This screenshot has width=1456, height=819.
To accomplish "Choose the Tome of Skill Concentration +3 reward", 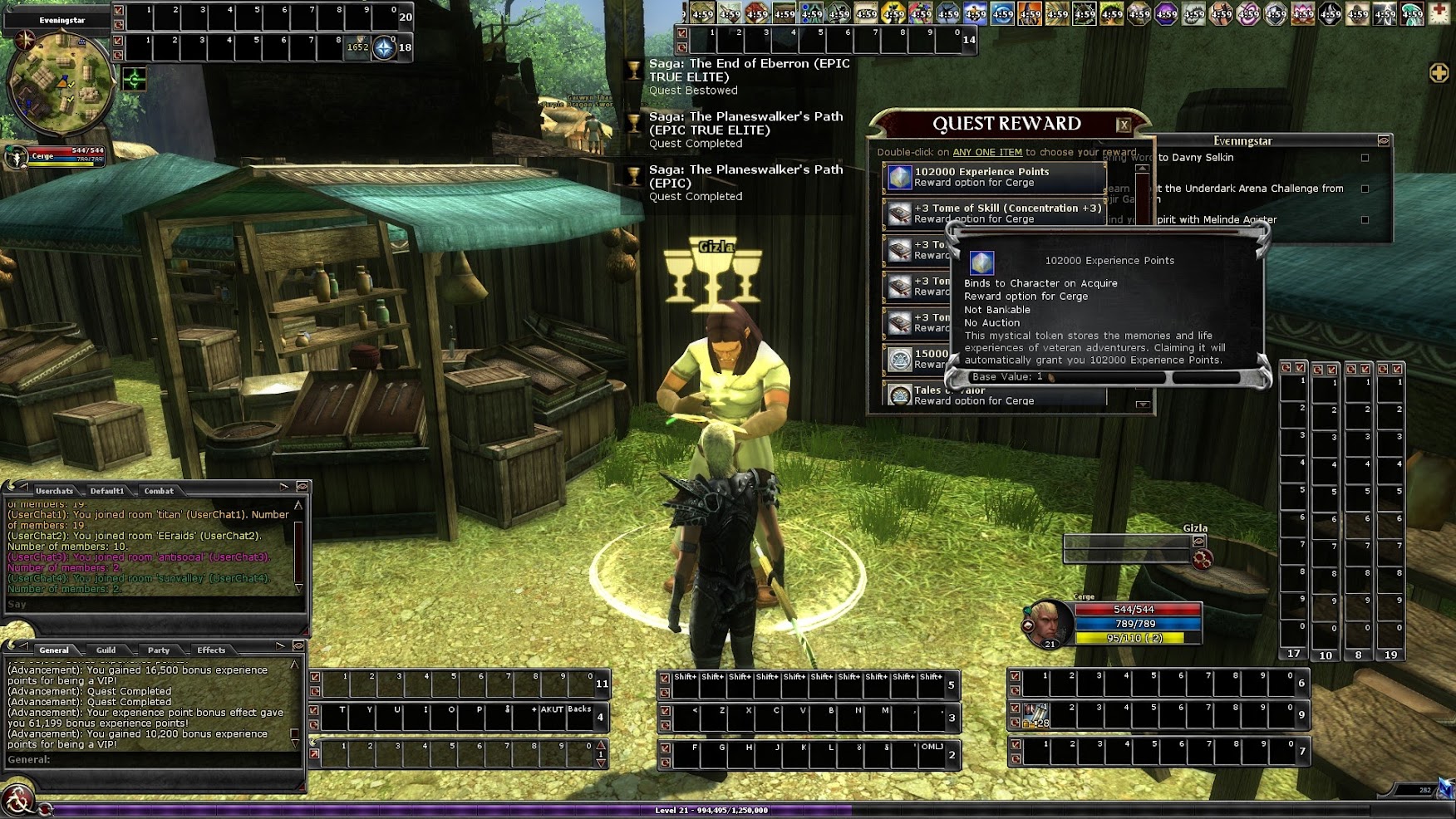I will [994, 213].
